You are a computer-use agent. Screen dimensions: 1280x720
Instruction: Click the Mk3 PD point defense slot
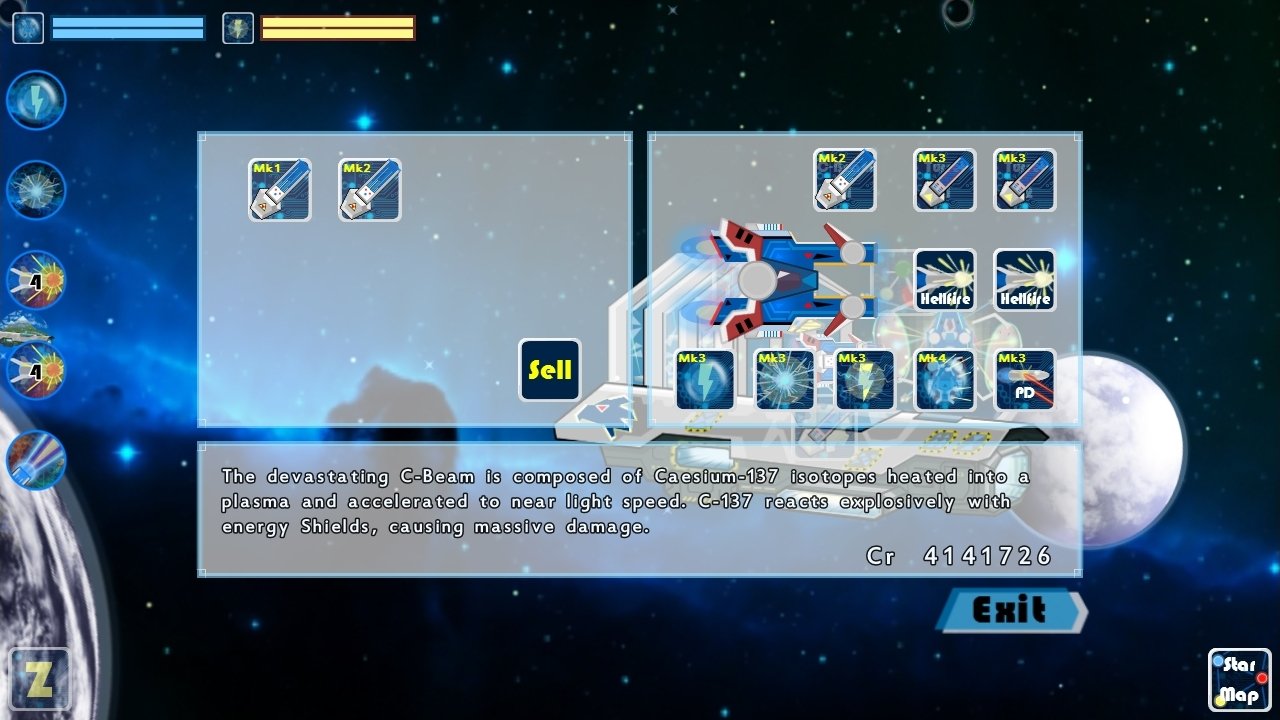1026,381
